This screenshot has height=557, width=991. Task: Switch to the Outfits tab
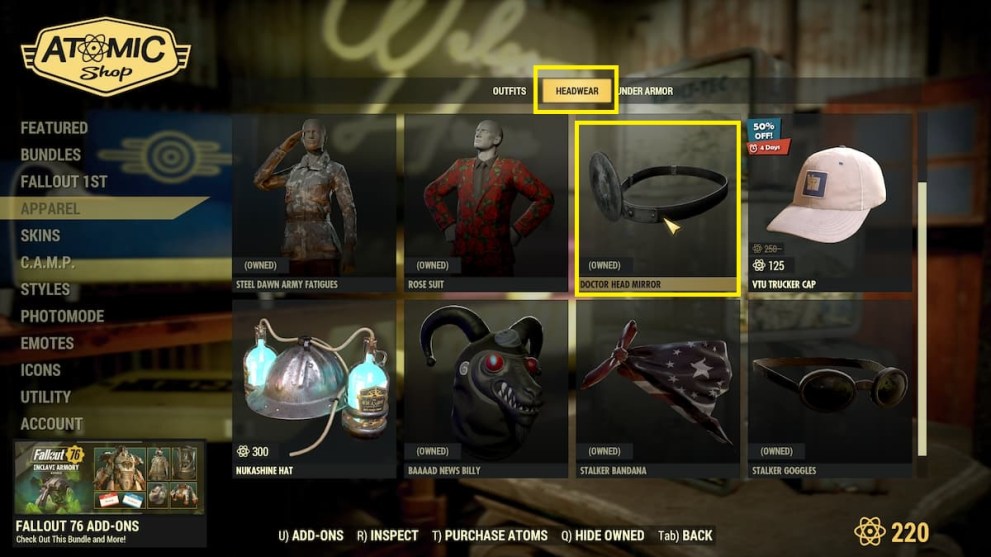pos(509,91)
